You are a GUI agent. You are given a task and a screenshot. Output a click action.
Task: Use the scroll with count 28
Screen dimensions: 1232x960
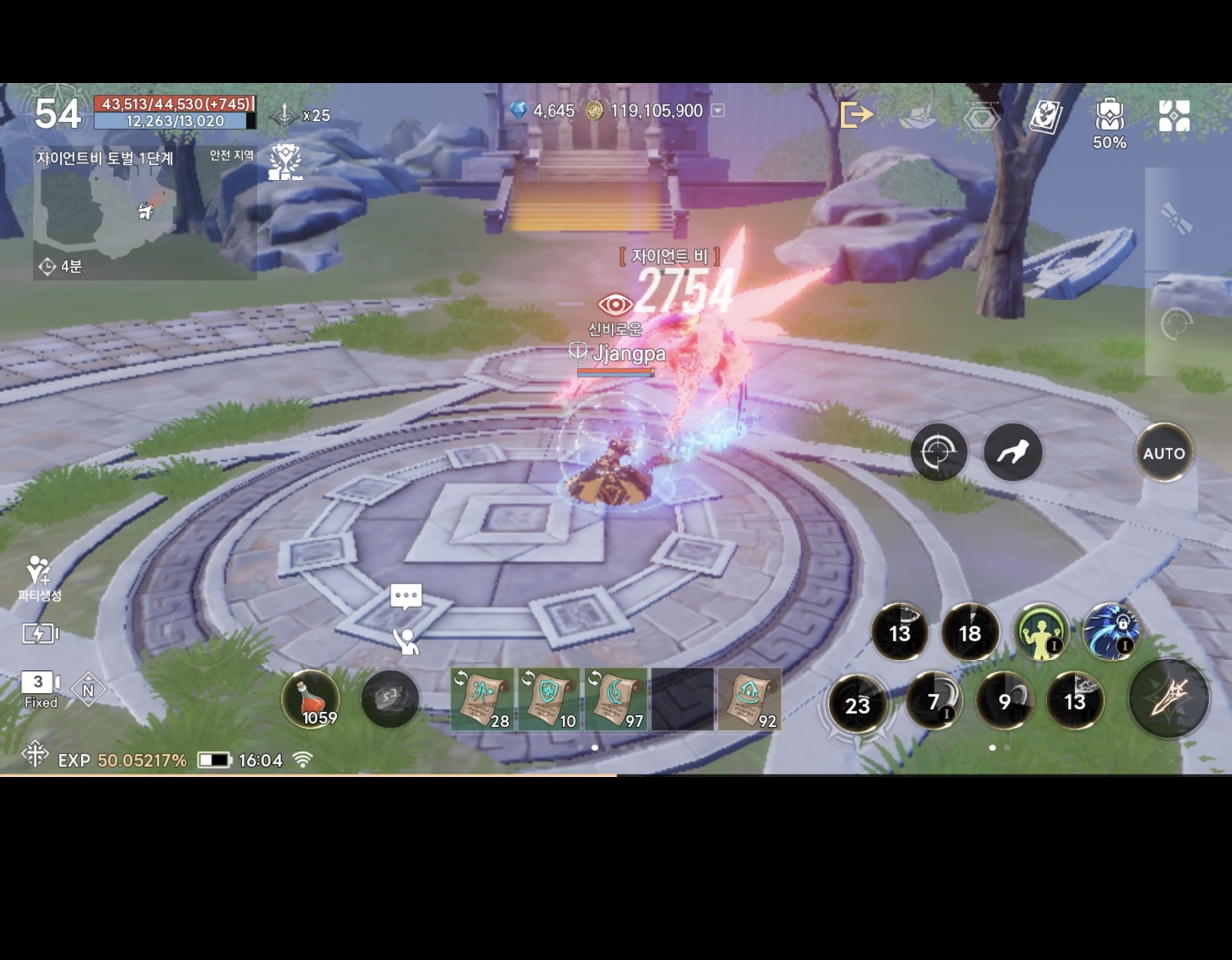click(482, 699)
